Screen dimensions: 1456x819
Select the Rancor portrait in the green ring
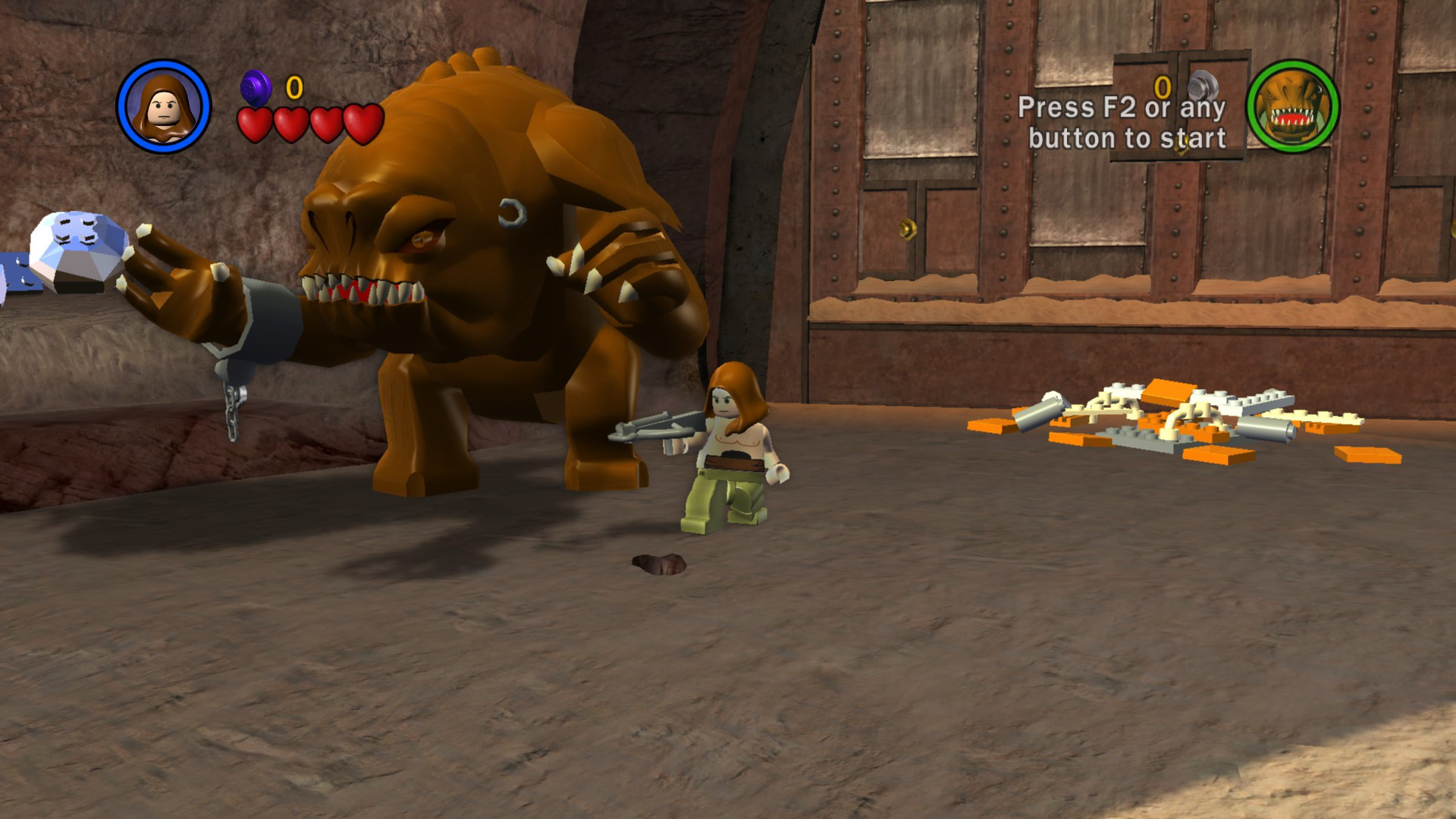(1295, 108)
